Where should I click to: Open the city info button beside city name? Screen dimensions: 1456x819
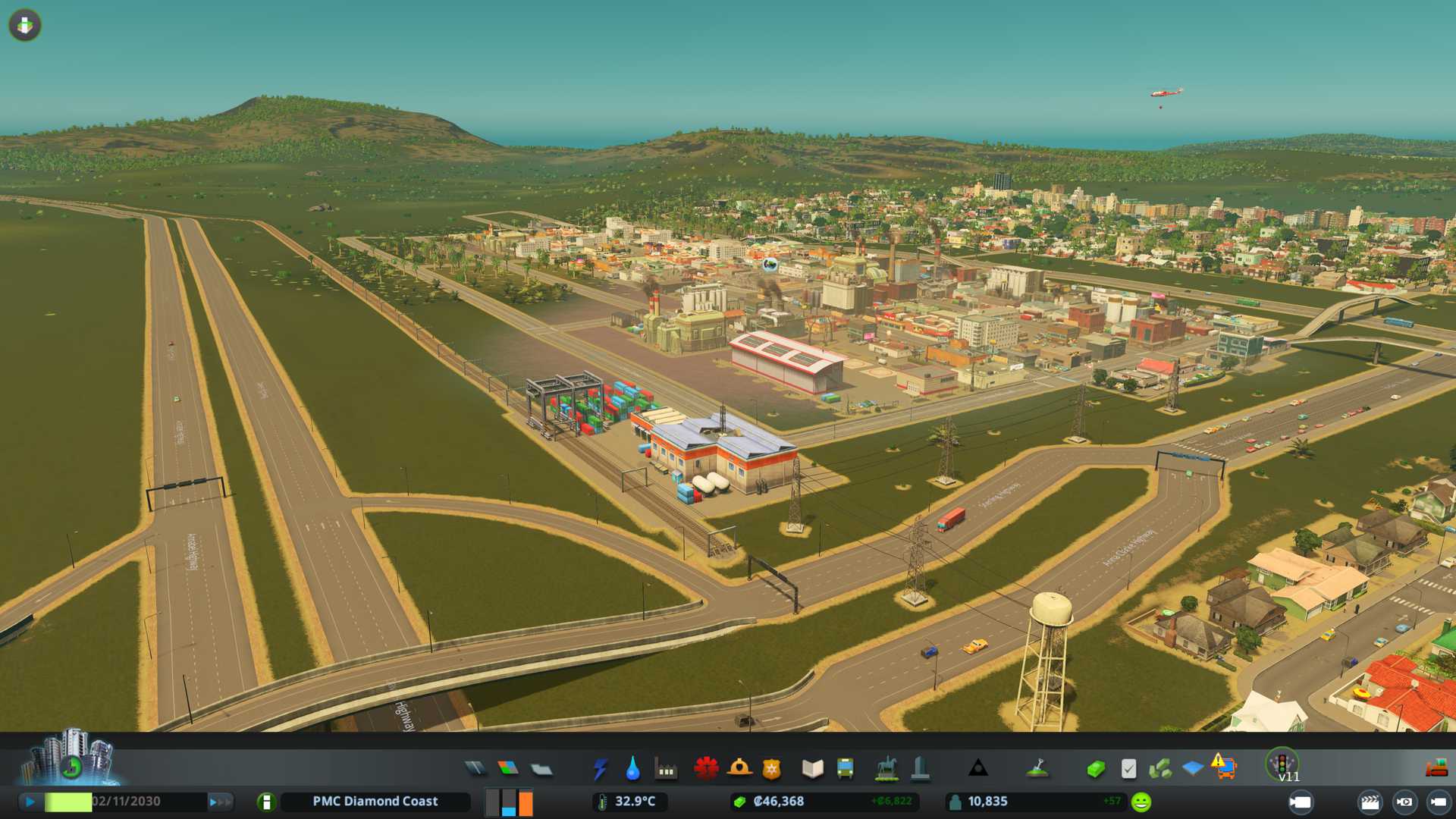(x=266, y=802)
